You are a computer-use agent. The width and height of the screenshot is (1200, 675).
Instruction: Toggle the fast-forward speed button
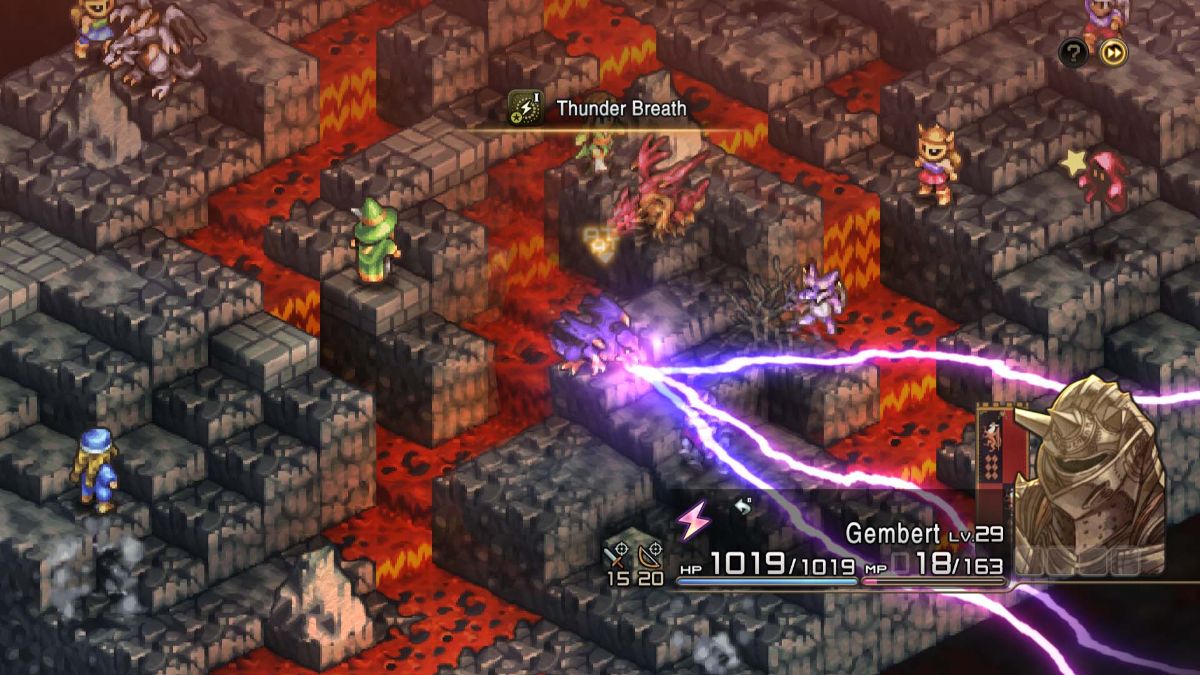coord(1113,53)
